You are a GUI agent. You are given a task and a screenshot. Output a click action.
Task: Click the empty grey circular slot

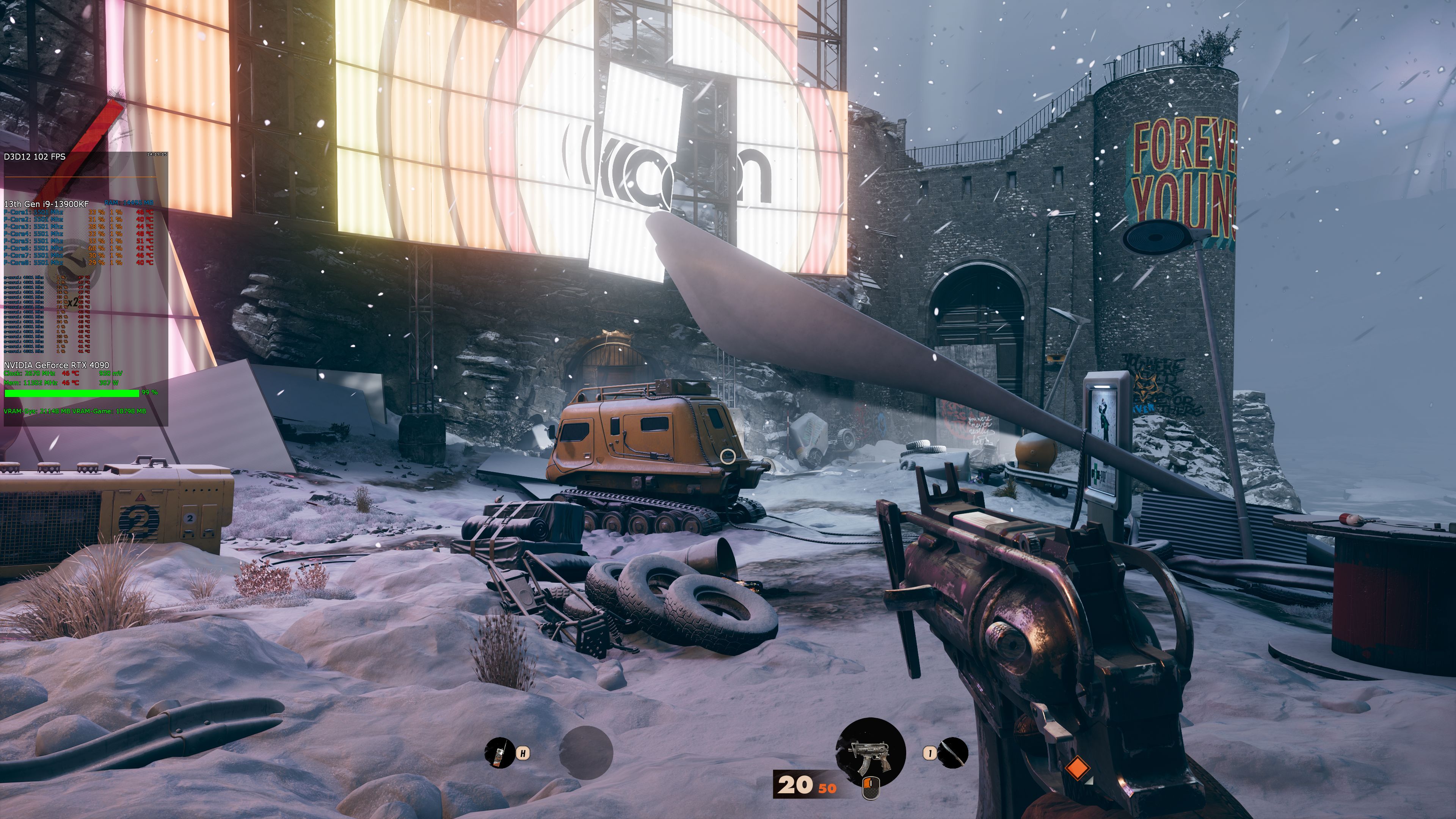pos(586,753)
